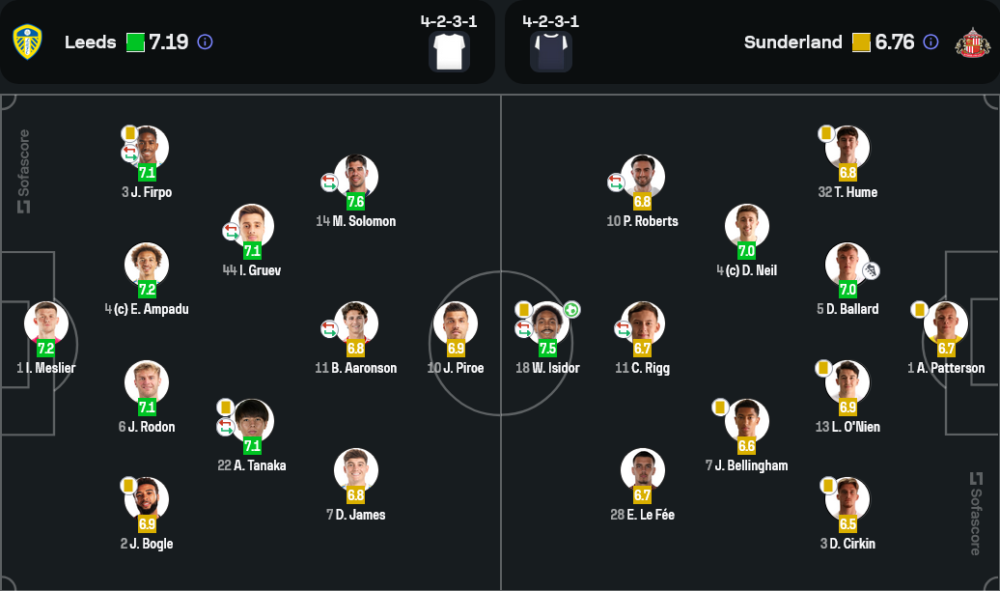The height and width of the screenshot is (591, 1000).
Task: Select goalkeeper A. Patterson's avatar
Action: click(x=946, y=324)
